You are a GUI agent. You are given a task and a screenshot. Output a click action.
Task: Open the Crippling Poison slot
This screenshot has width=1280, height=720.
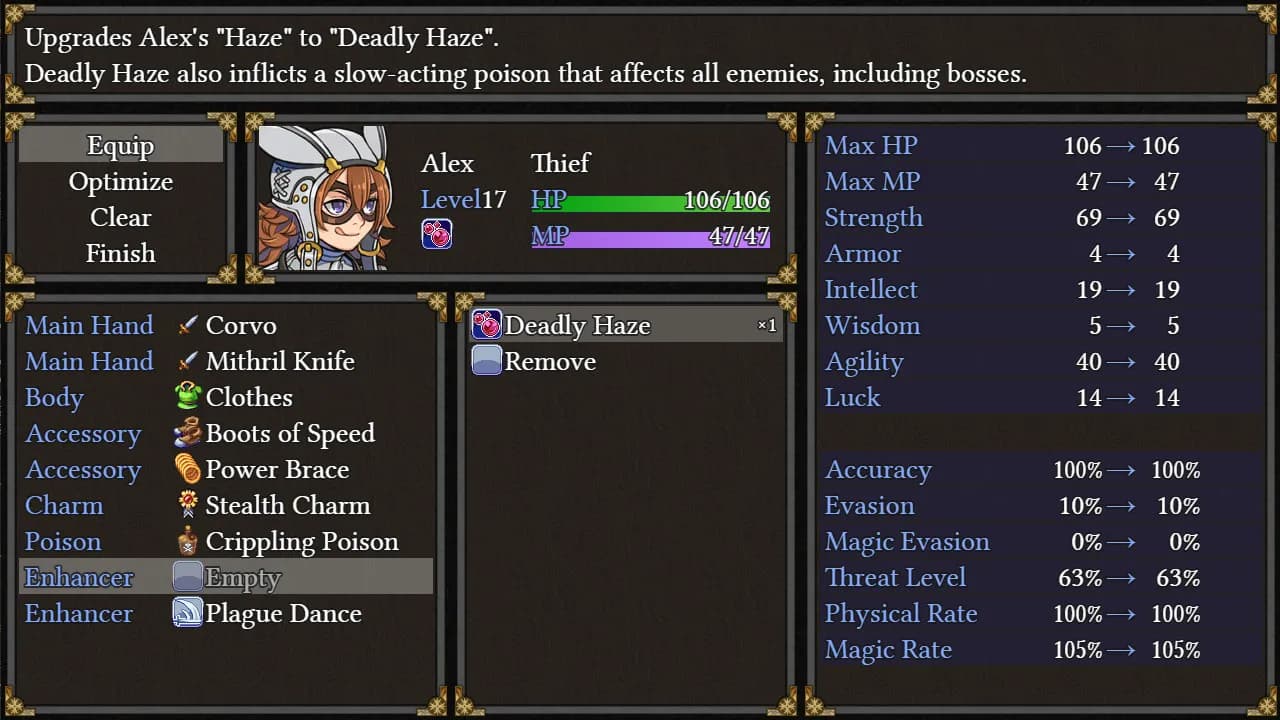[226, 542]
